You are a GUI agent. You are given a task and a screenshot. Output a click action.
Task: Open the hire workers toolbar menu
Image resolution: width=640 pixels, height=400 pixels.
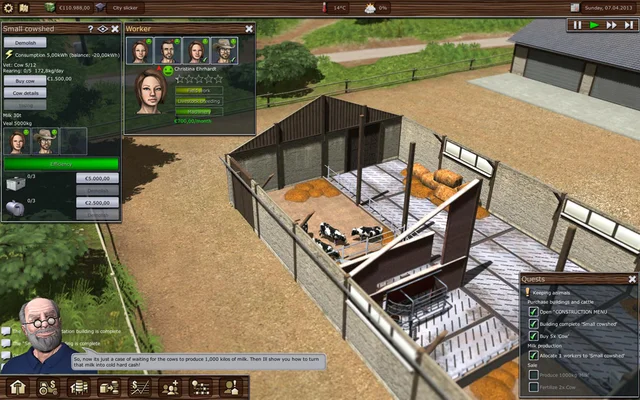coord(171,387)
